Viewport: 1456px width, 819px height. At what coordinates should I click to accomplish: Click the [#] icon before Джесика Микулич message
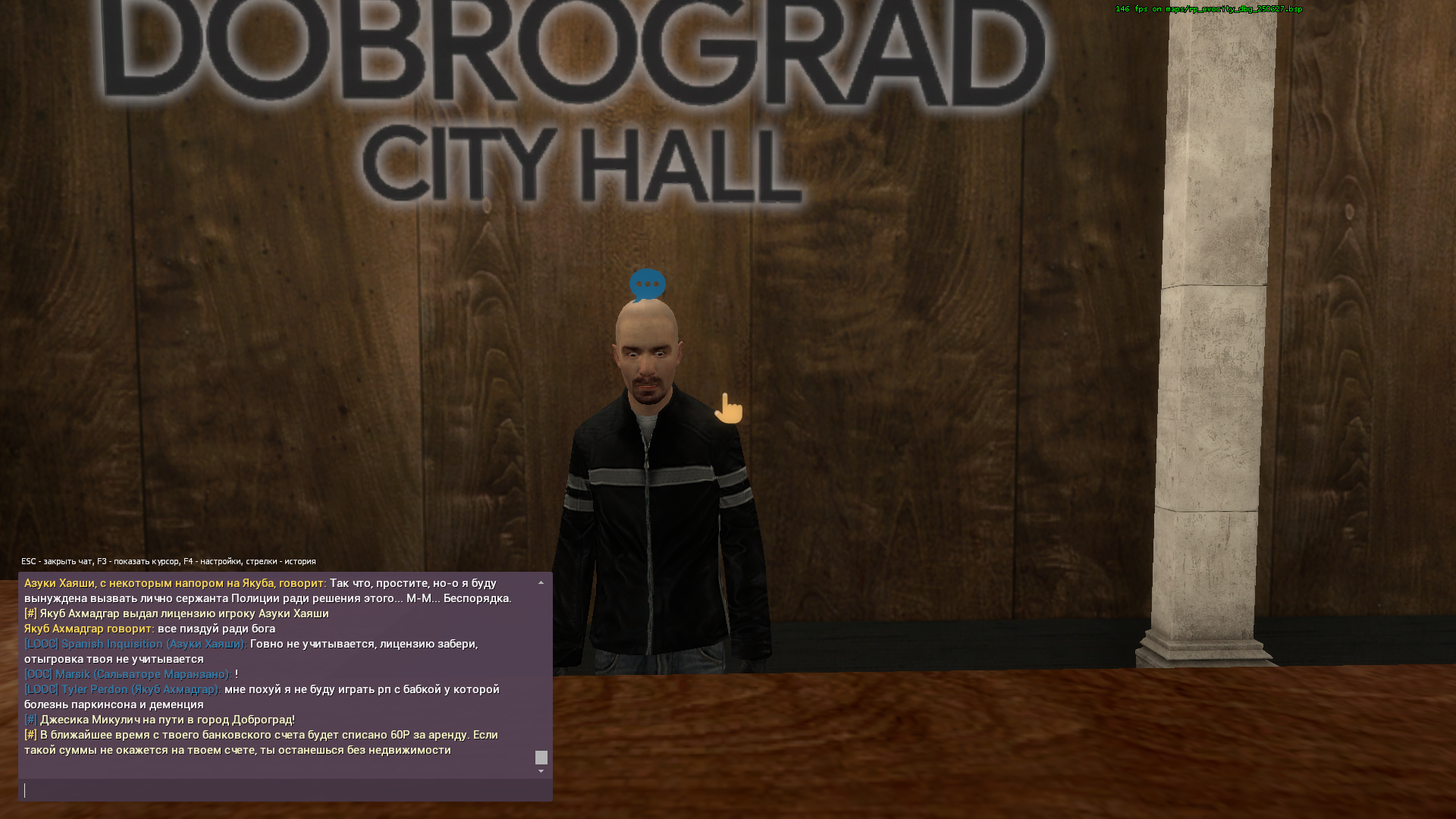click(x=30, y=720)
